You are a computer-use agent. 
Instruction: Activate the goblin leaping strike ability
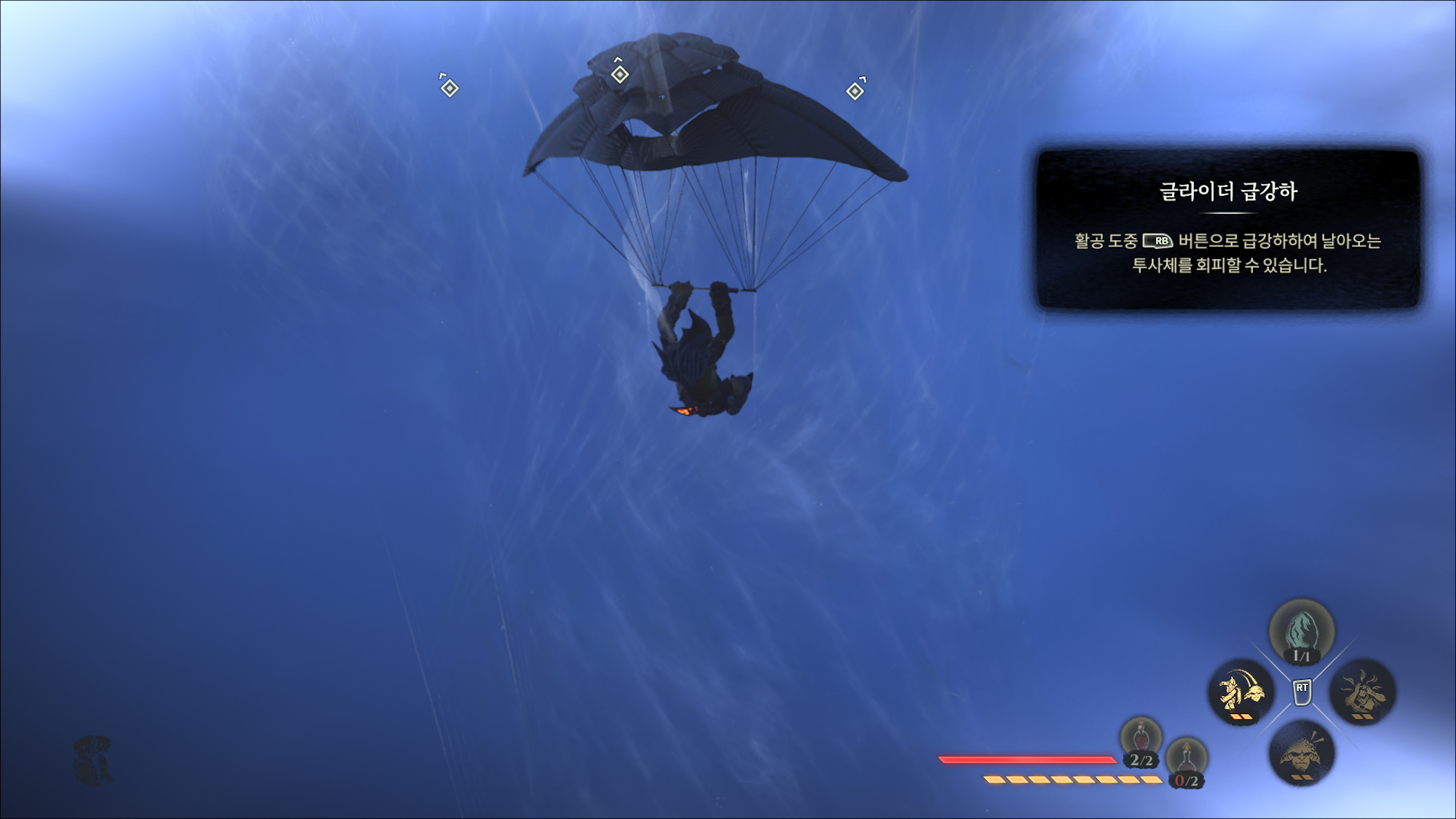pos(1241,692)
